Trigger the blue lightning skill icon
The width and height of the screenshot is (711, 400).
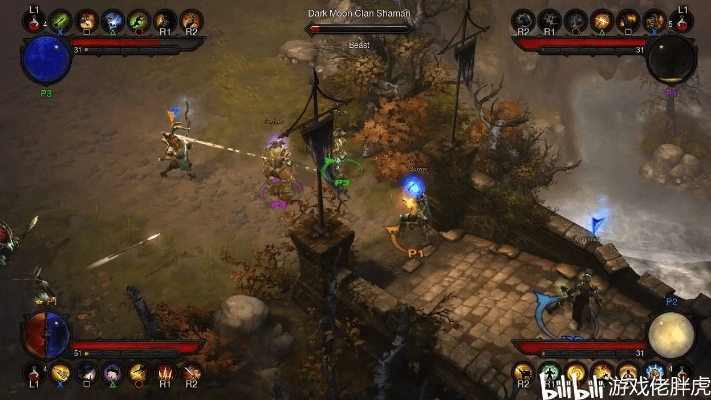[112, 20]
